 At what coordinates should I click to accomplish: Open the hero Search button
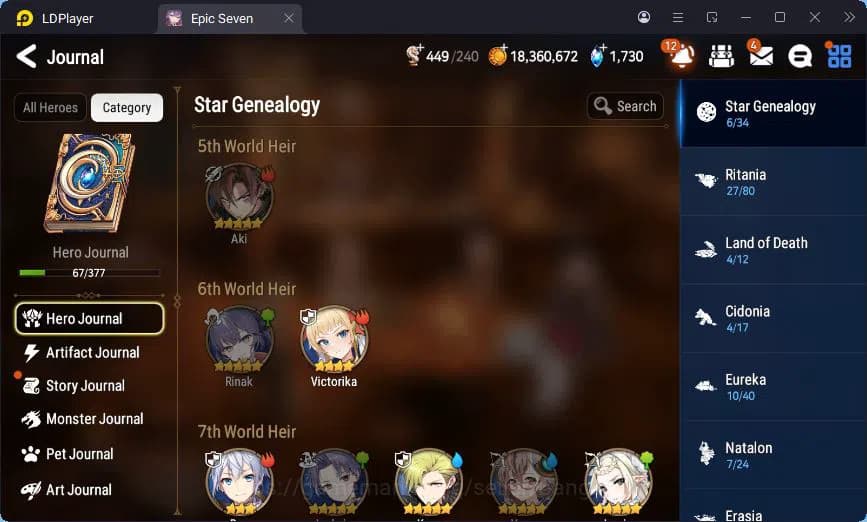click(x=625, y=106)
